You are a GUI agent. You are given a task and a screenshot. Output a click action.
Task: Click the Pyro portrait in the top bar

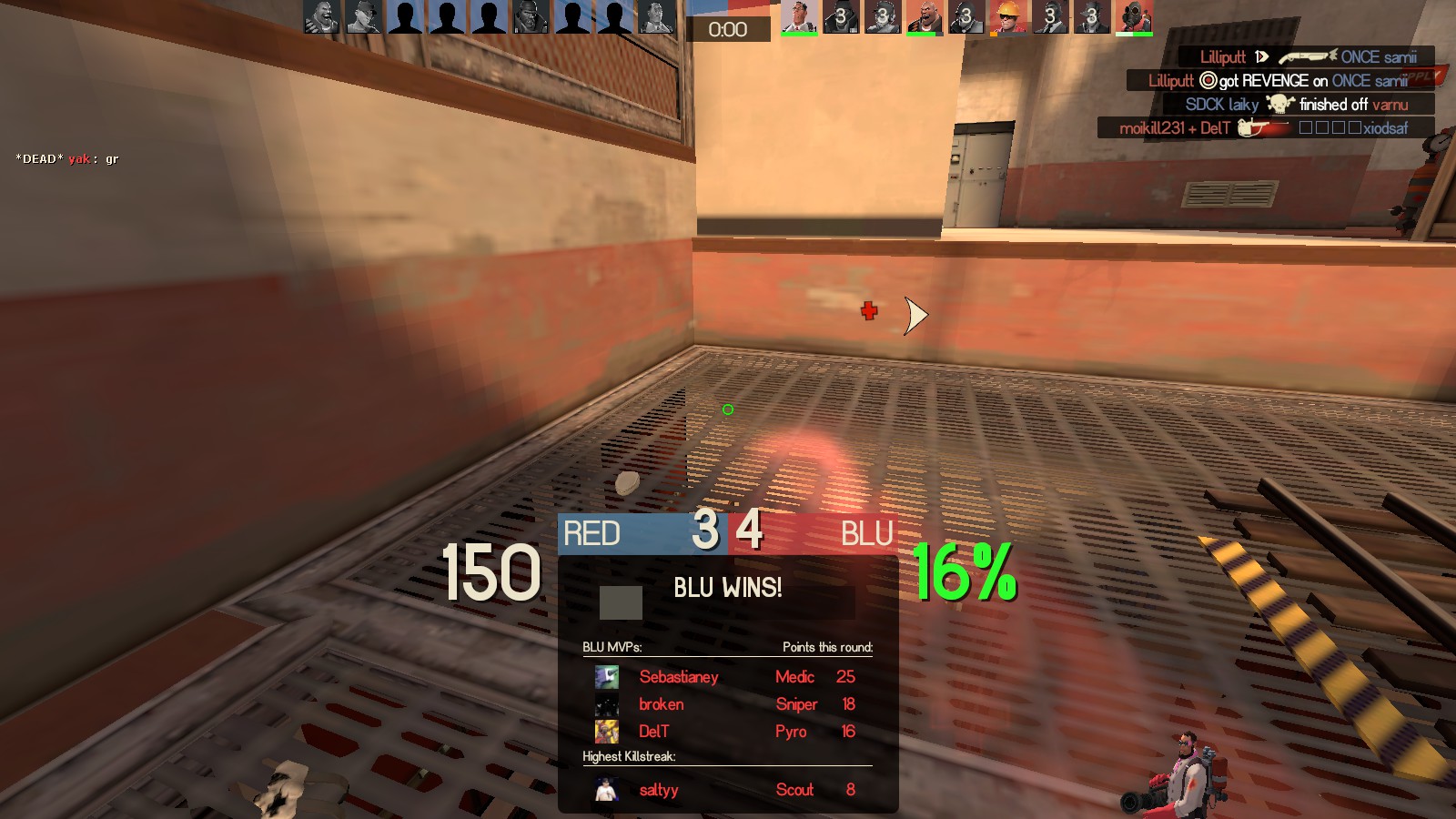point(1134,17)
